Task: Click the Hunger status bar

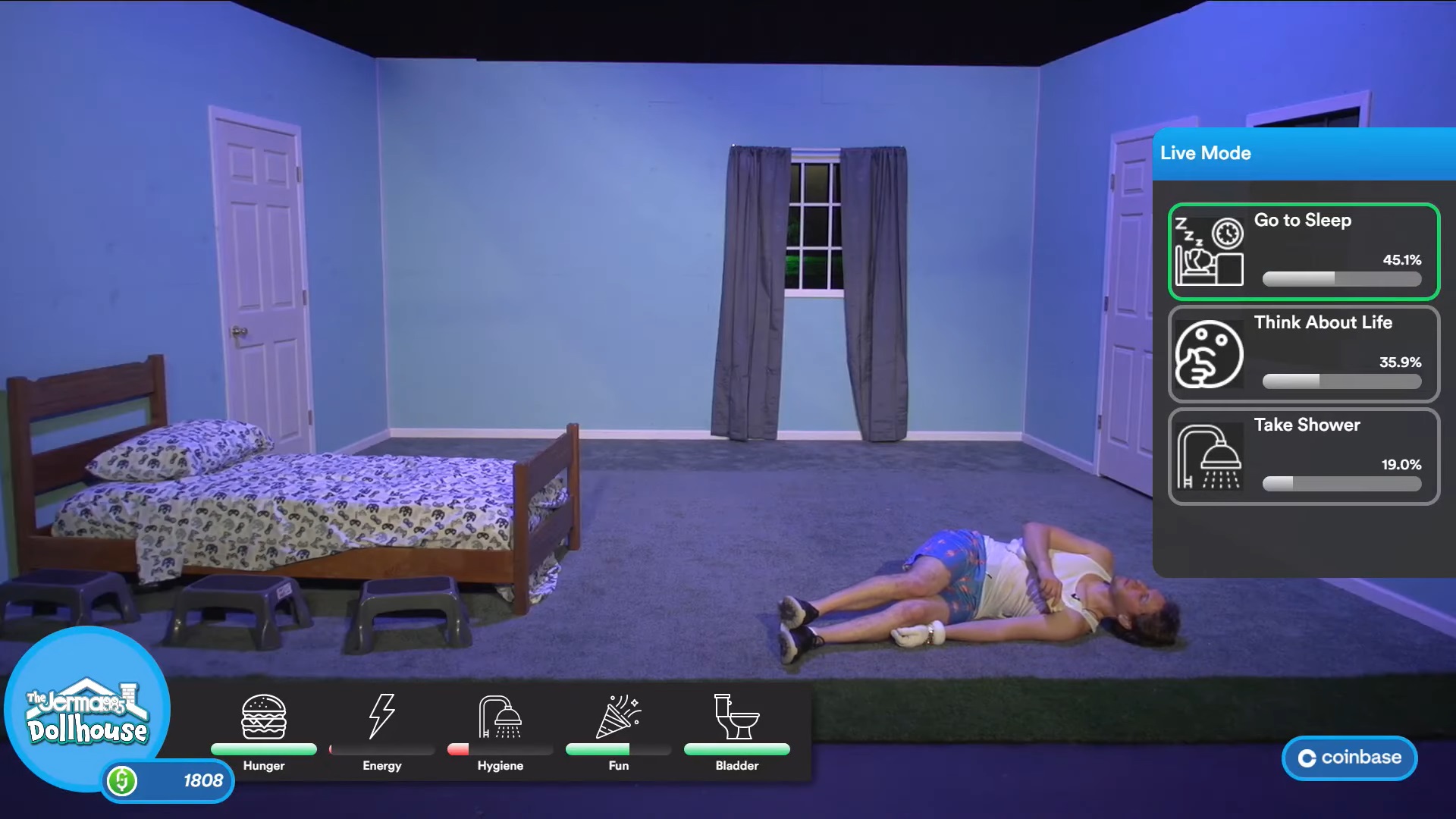Action: click(264, 750)
